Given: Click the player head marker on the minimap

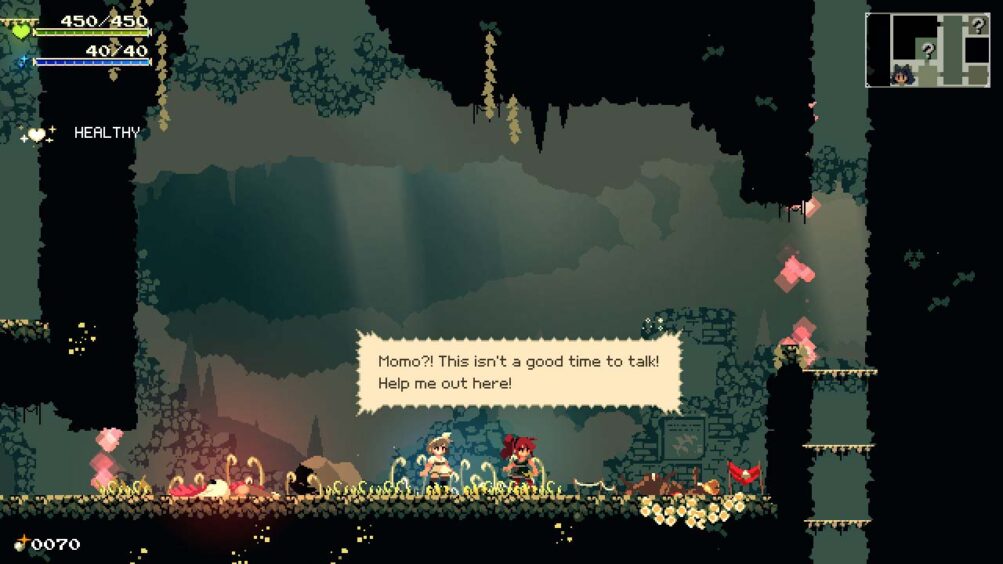Looking at the screenshot, I should 902,73.
